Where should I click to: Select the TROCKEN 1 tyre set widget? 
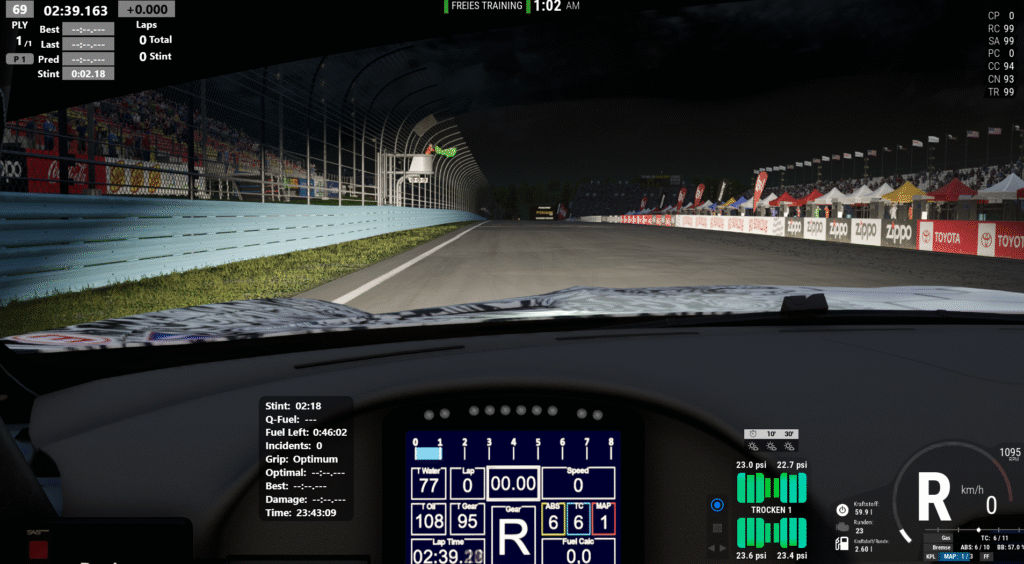point(771,509)
